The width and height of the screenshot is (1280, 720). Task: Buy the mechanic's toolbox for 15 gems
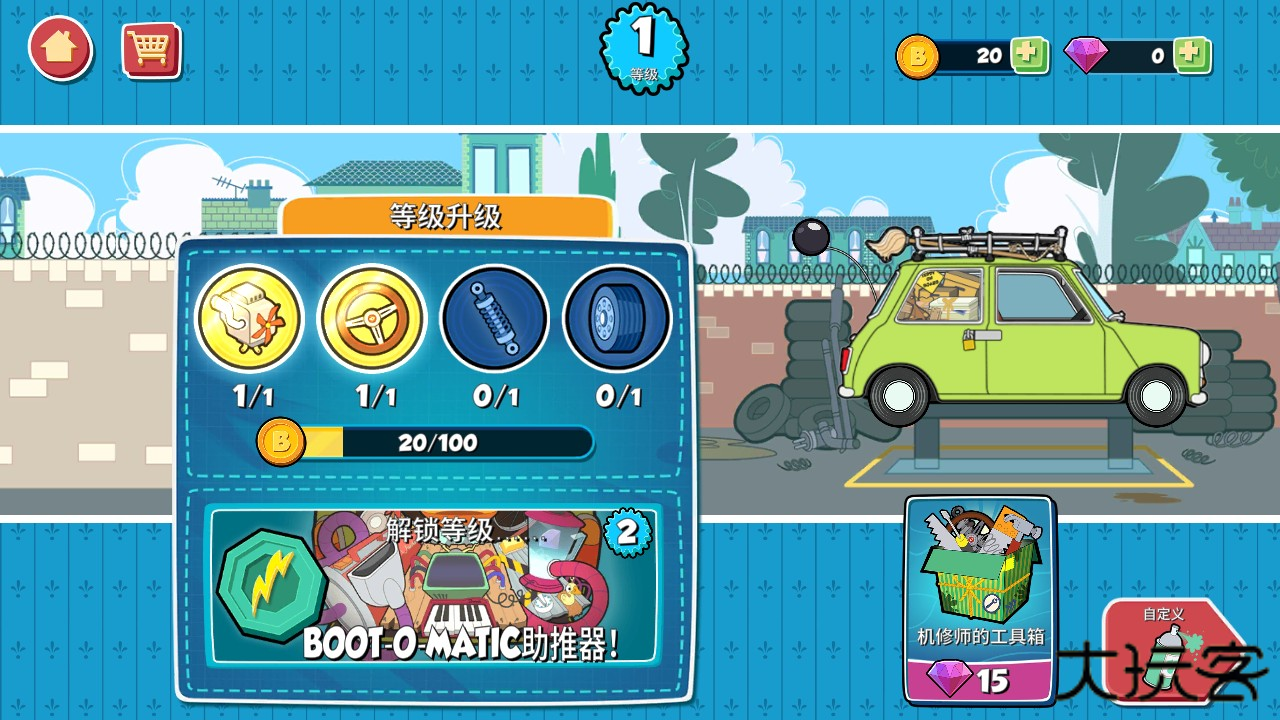click(x=980, y=600)
